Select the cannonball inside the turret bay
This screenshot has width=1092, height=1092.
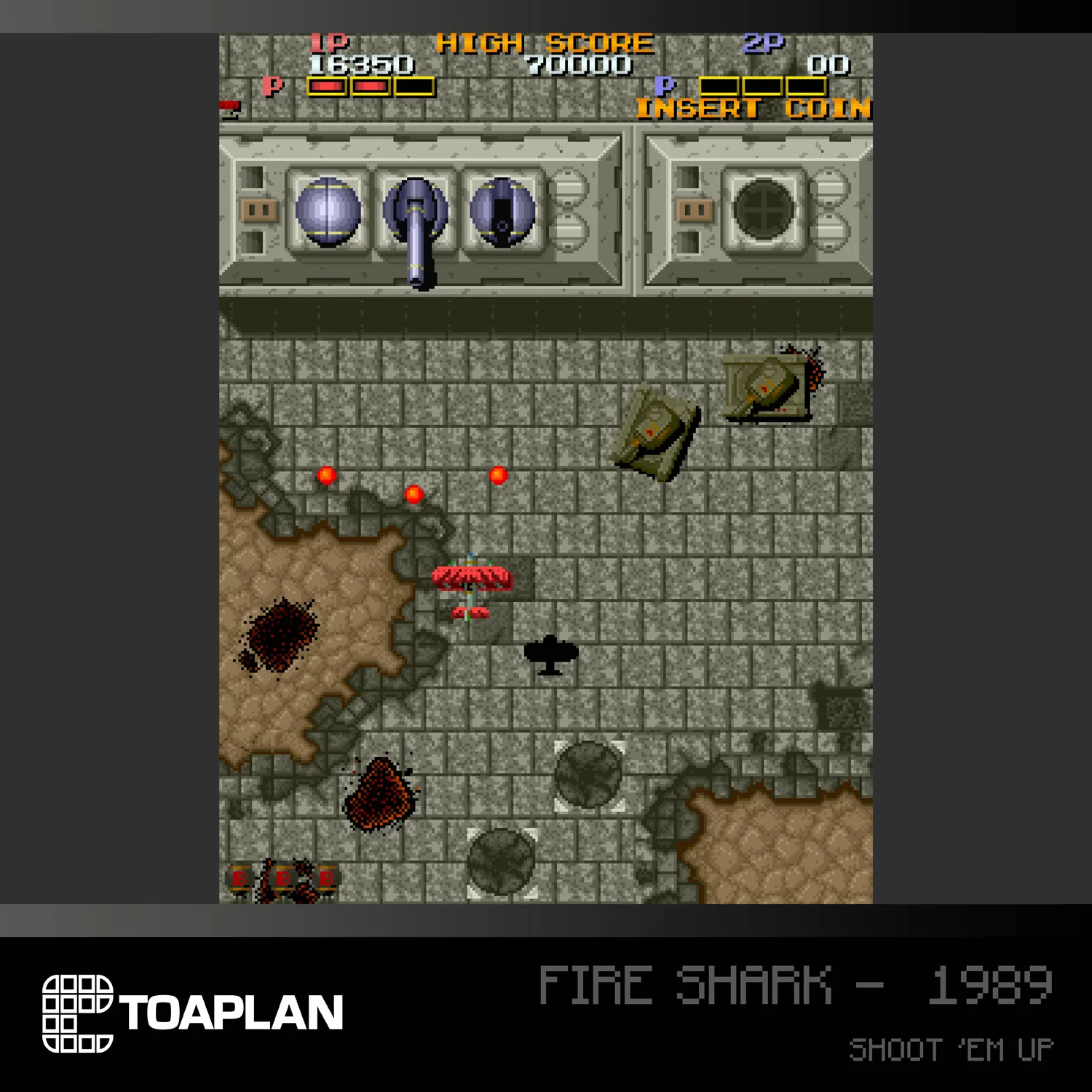coord(328,213)
